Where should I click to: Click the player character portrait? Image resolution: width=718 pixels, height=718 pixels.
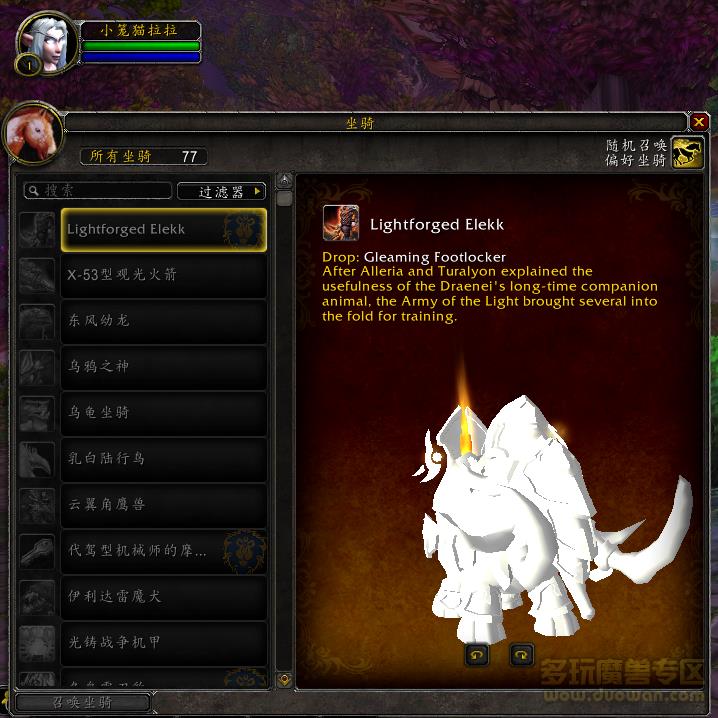tap(46, 44)
